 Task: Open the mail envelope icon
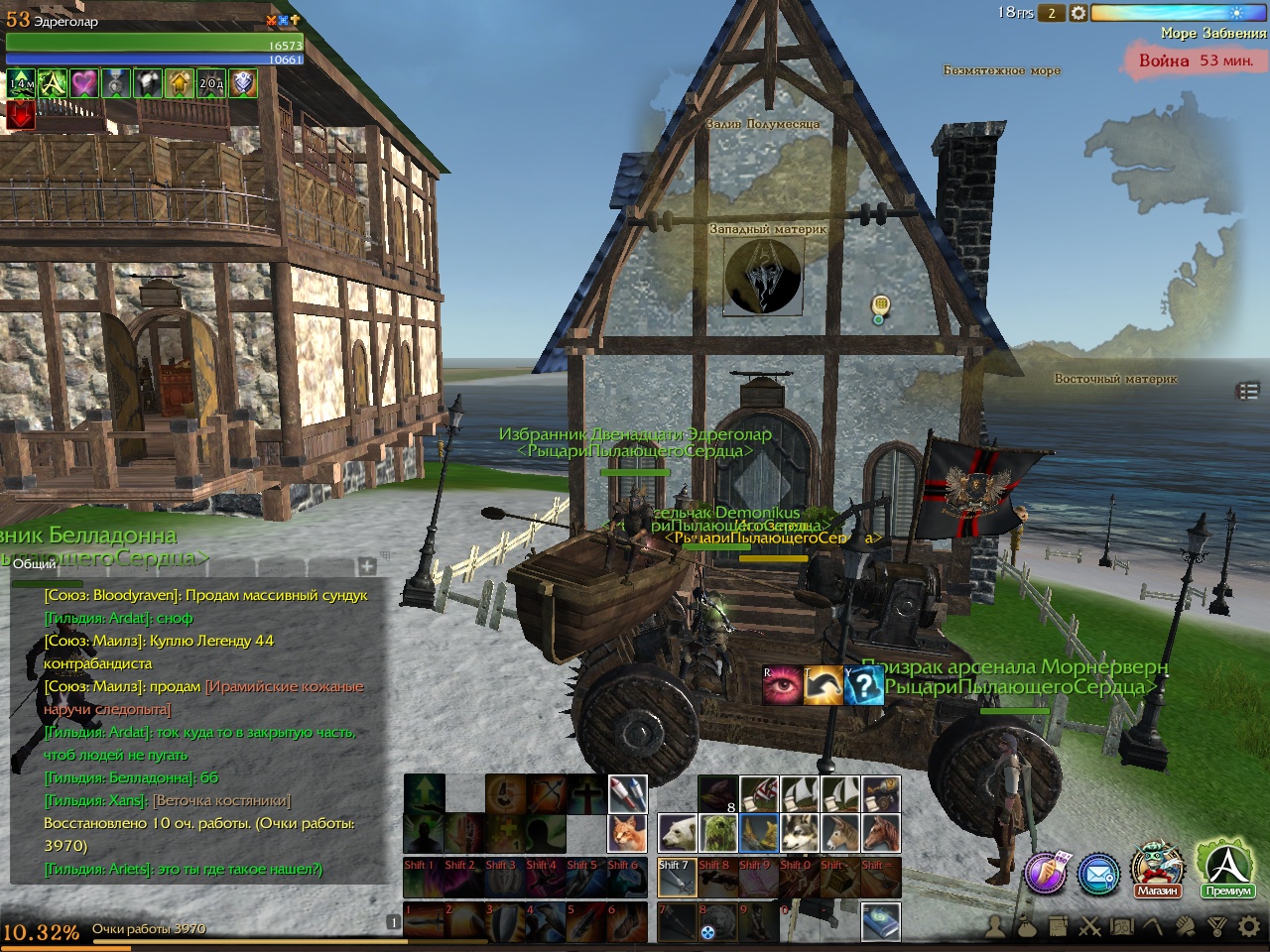tap(1099, 875)
